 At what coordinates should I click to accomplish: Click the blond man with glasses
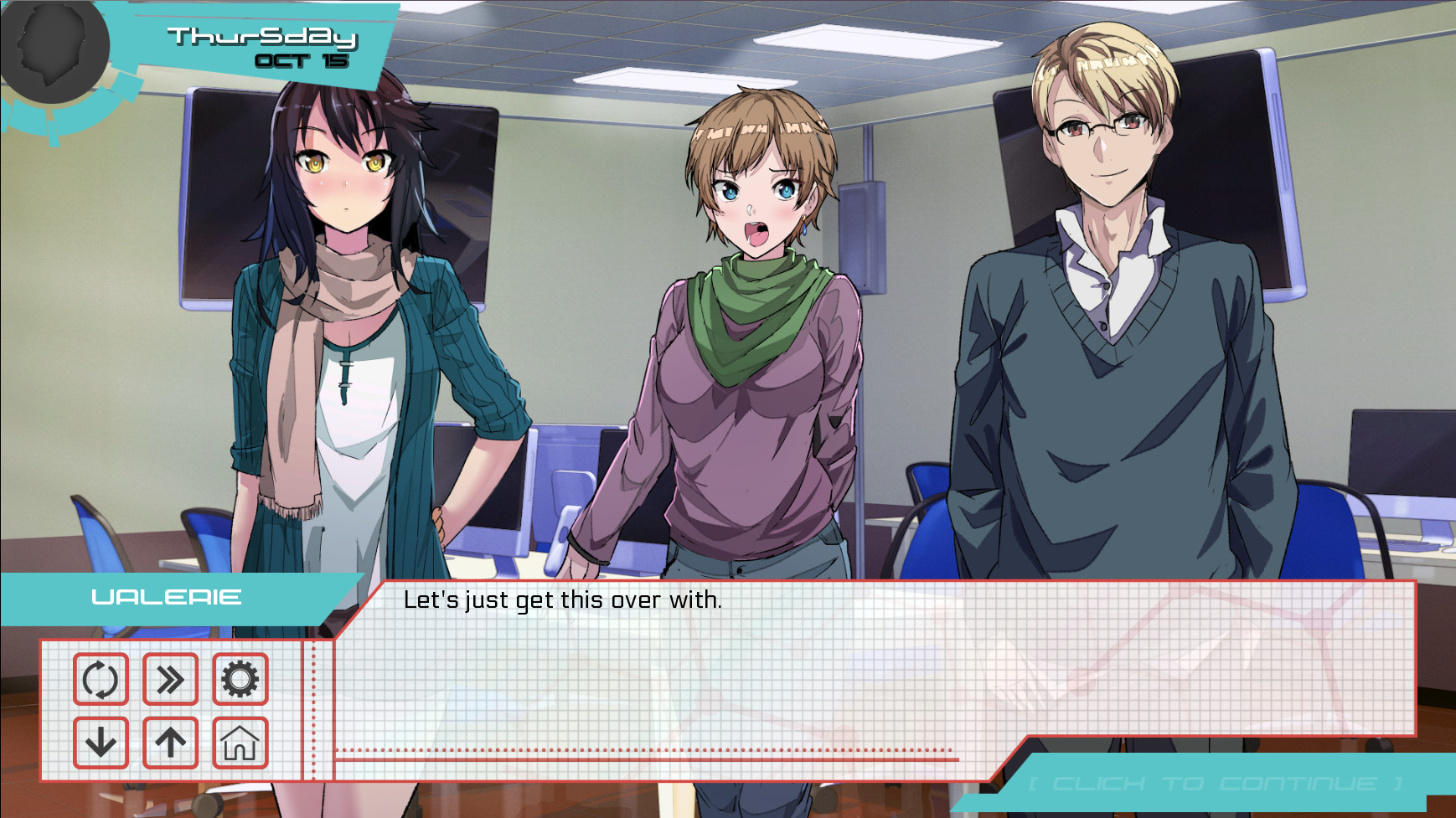coord(1106,251)
